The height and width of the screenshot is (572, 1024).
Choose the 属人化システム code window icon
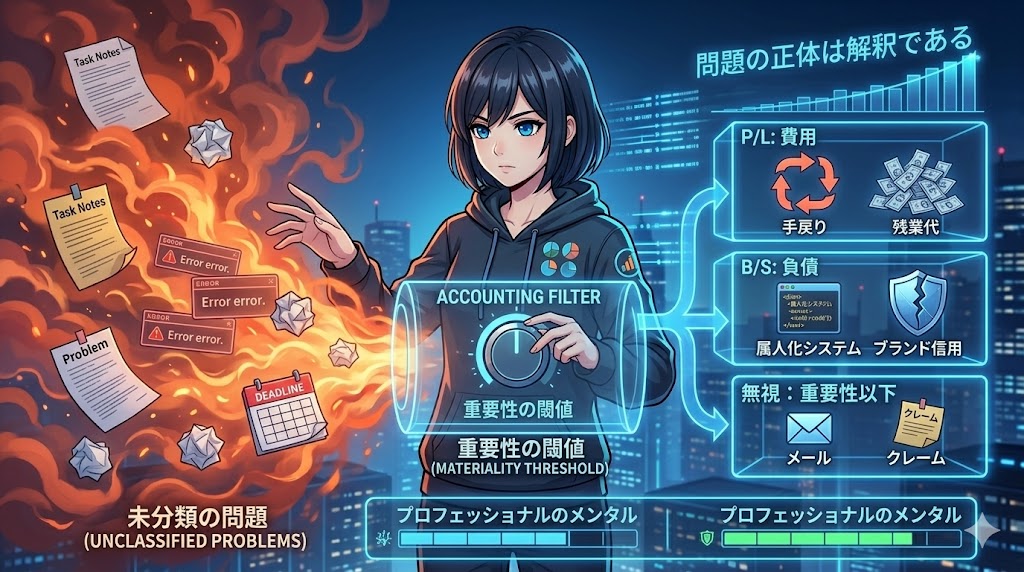(x=805, y=306)
